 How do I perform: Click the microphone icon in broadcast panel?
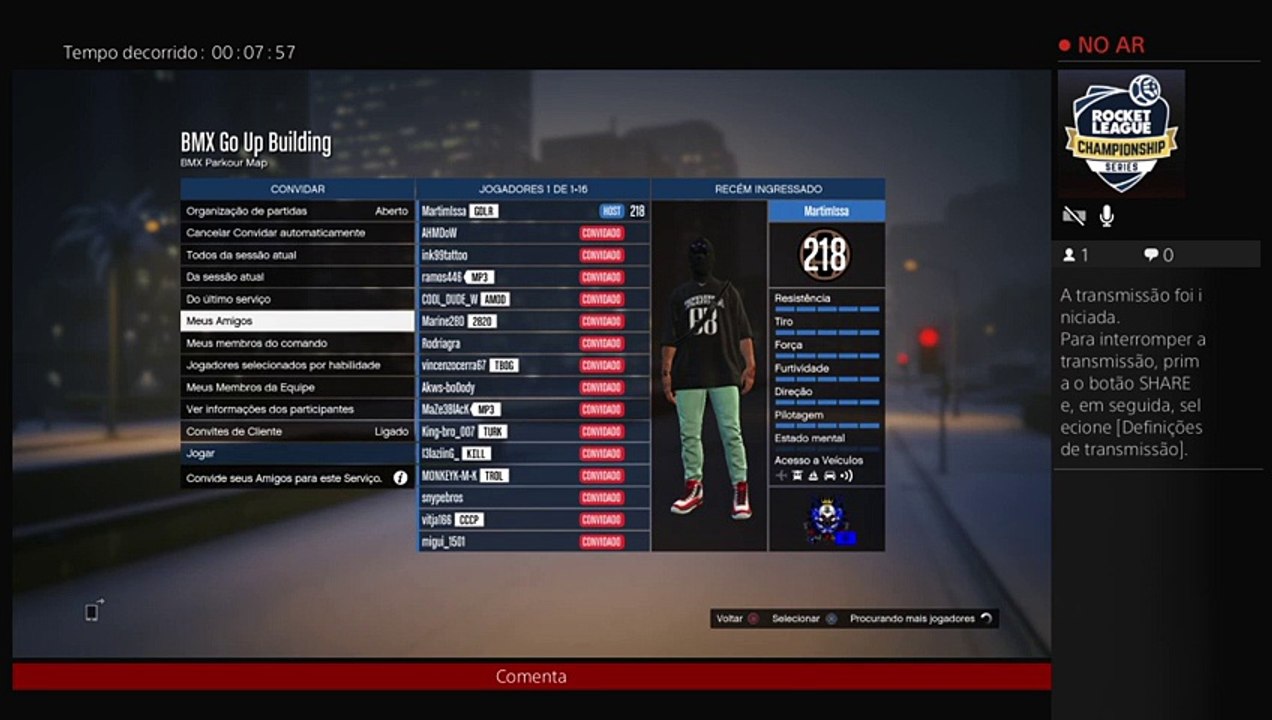pos(1107,215)
